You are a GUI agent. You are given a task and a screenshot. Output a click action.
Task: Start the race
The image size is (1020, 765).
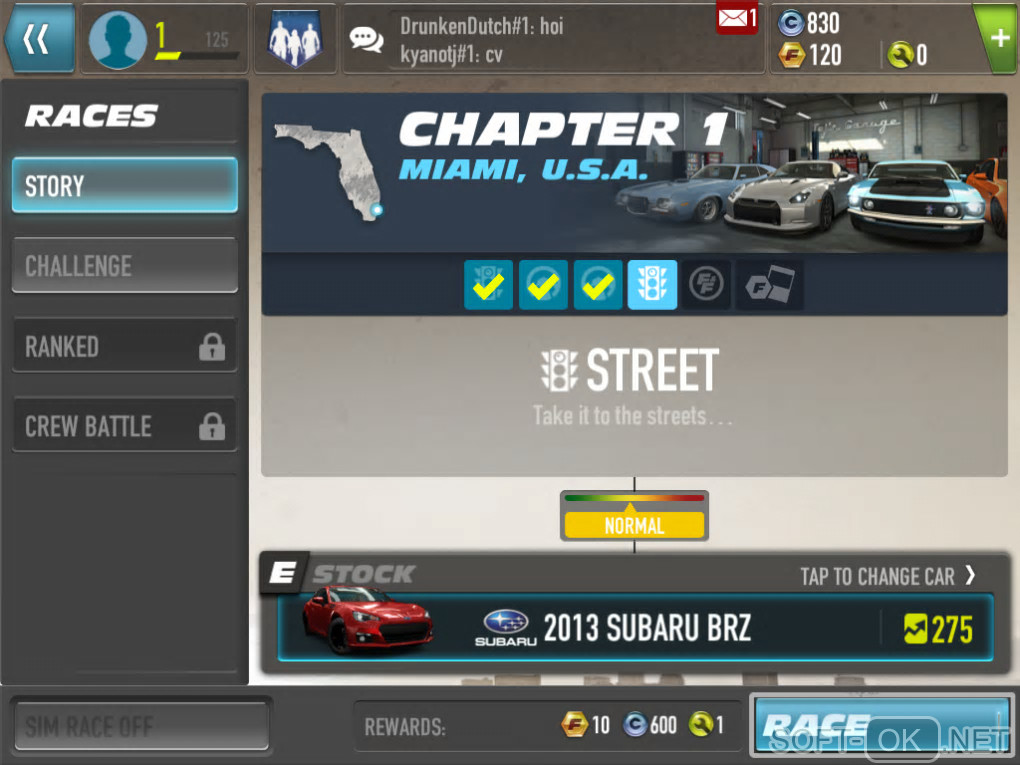pos(882,724)
